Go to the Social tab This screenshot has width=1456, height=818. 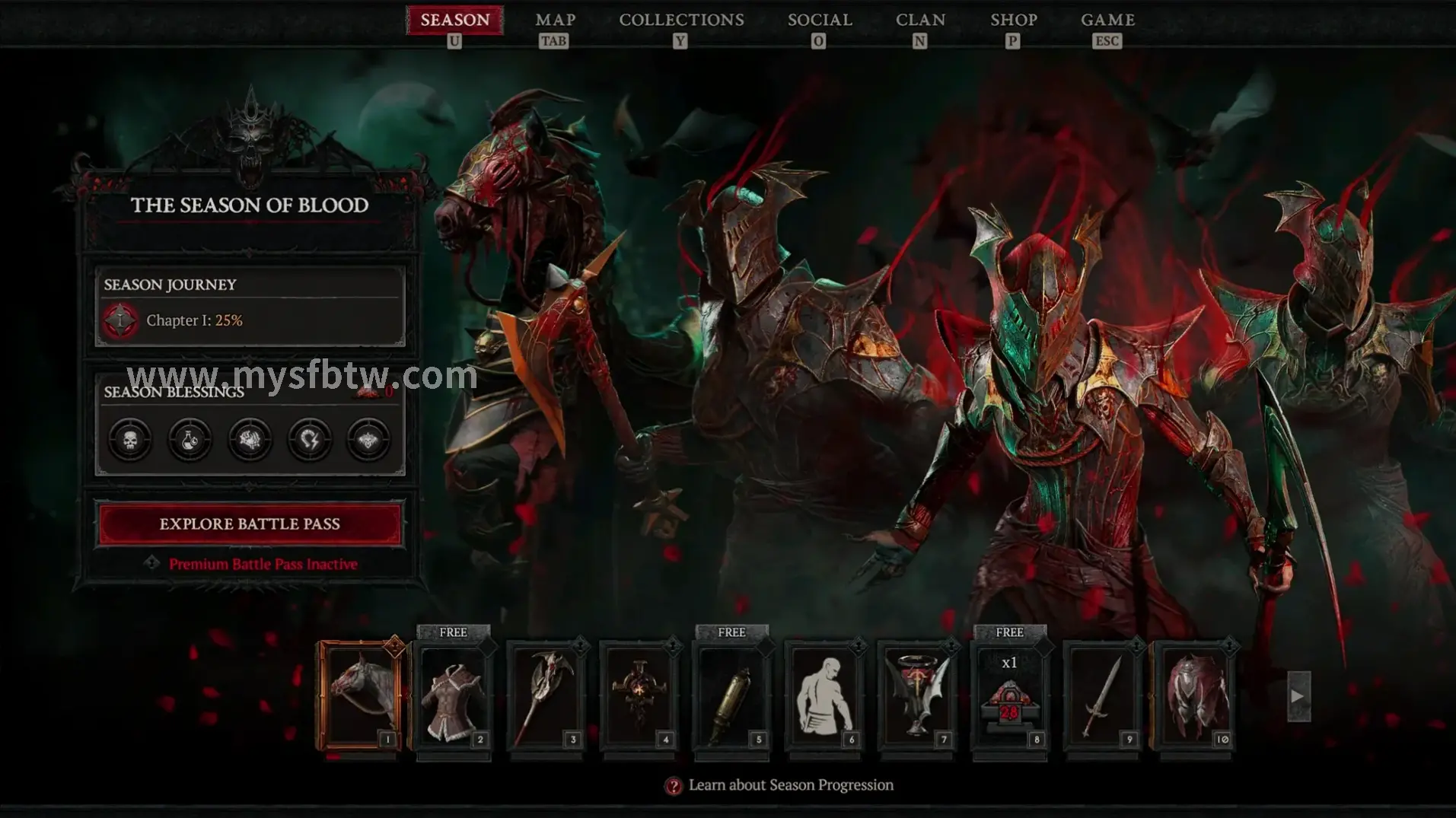pos(819,21)
